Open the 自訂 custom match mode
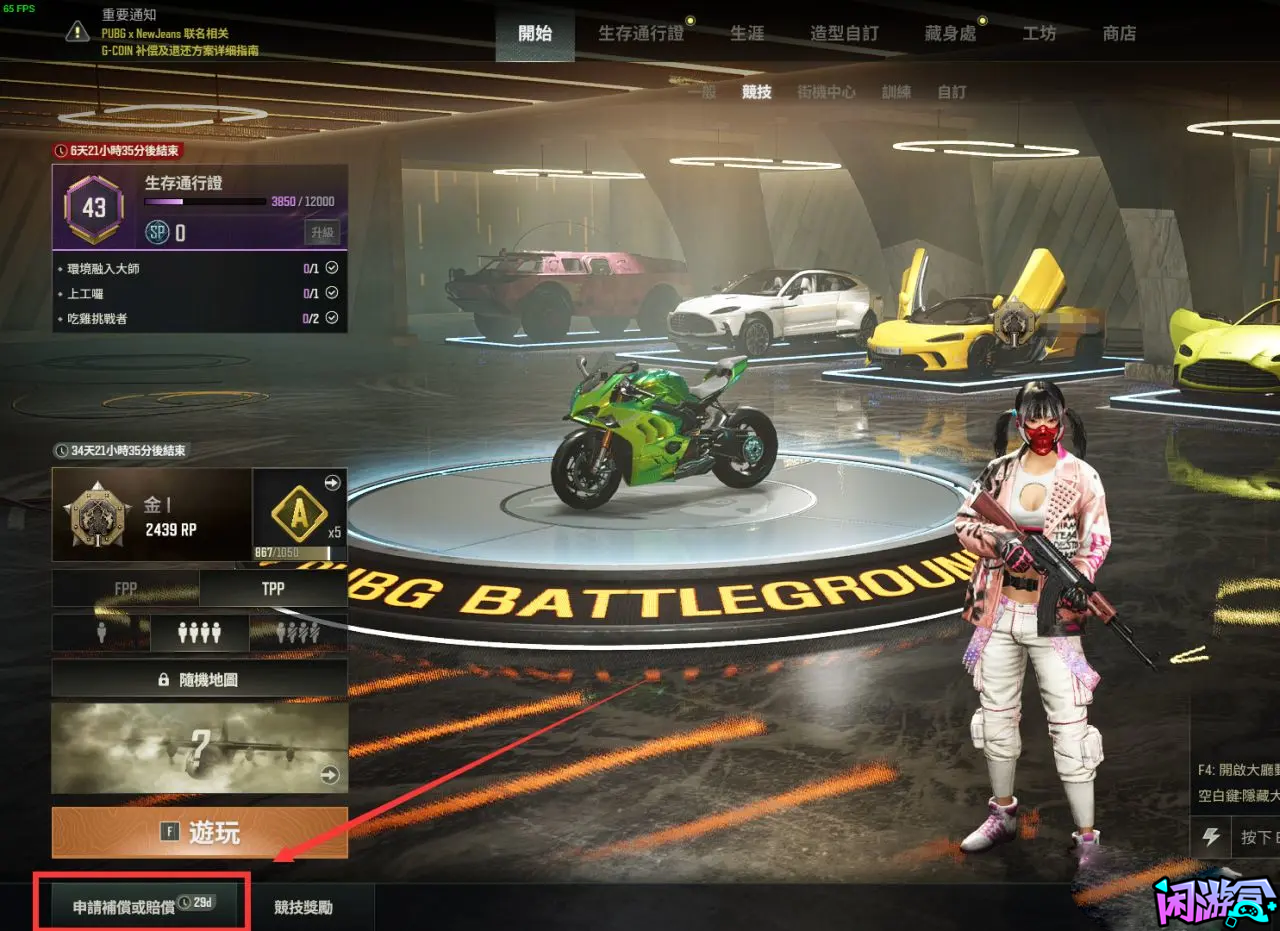This screenshot has height=931, width=1280. [952, 92]
